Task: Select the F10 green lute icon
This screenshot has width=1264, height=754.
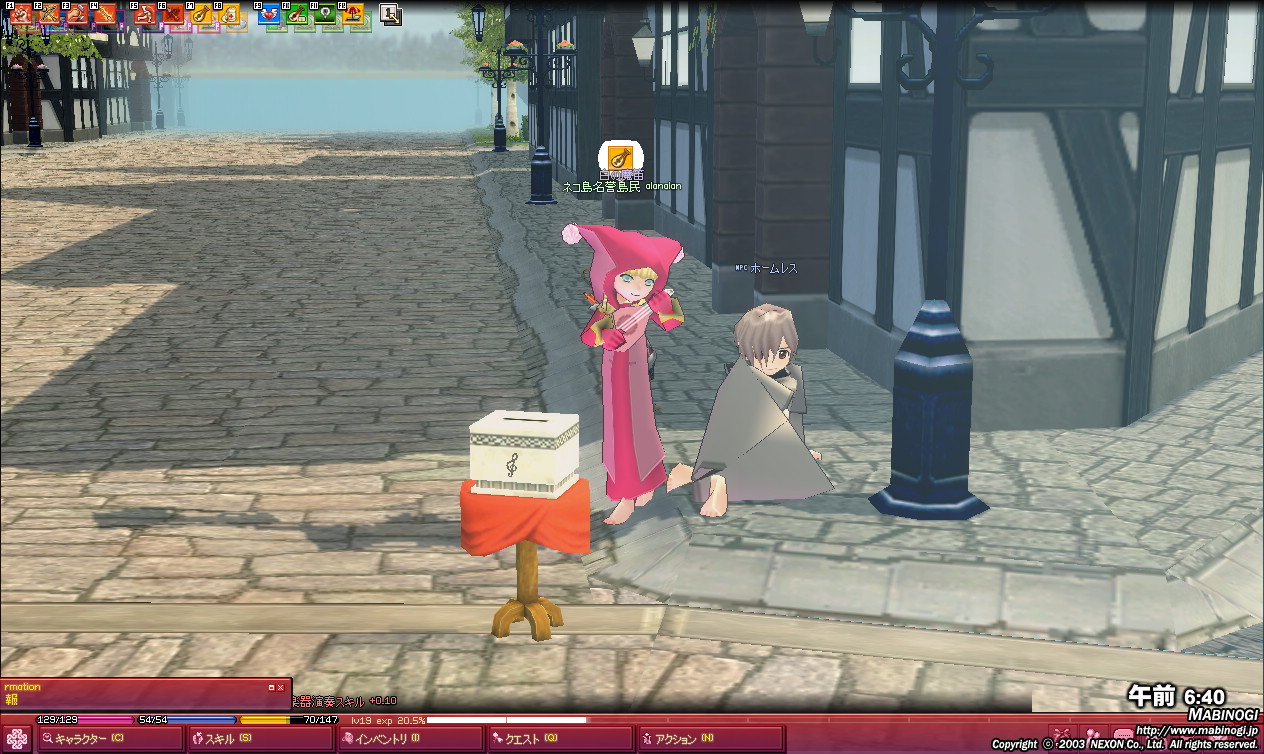Action: click(x=296, y=14)
